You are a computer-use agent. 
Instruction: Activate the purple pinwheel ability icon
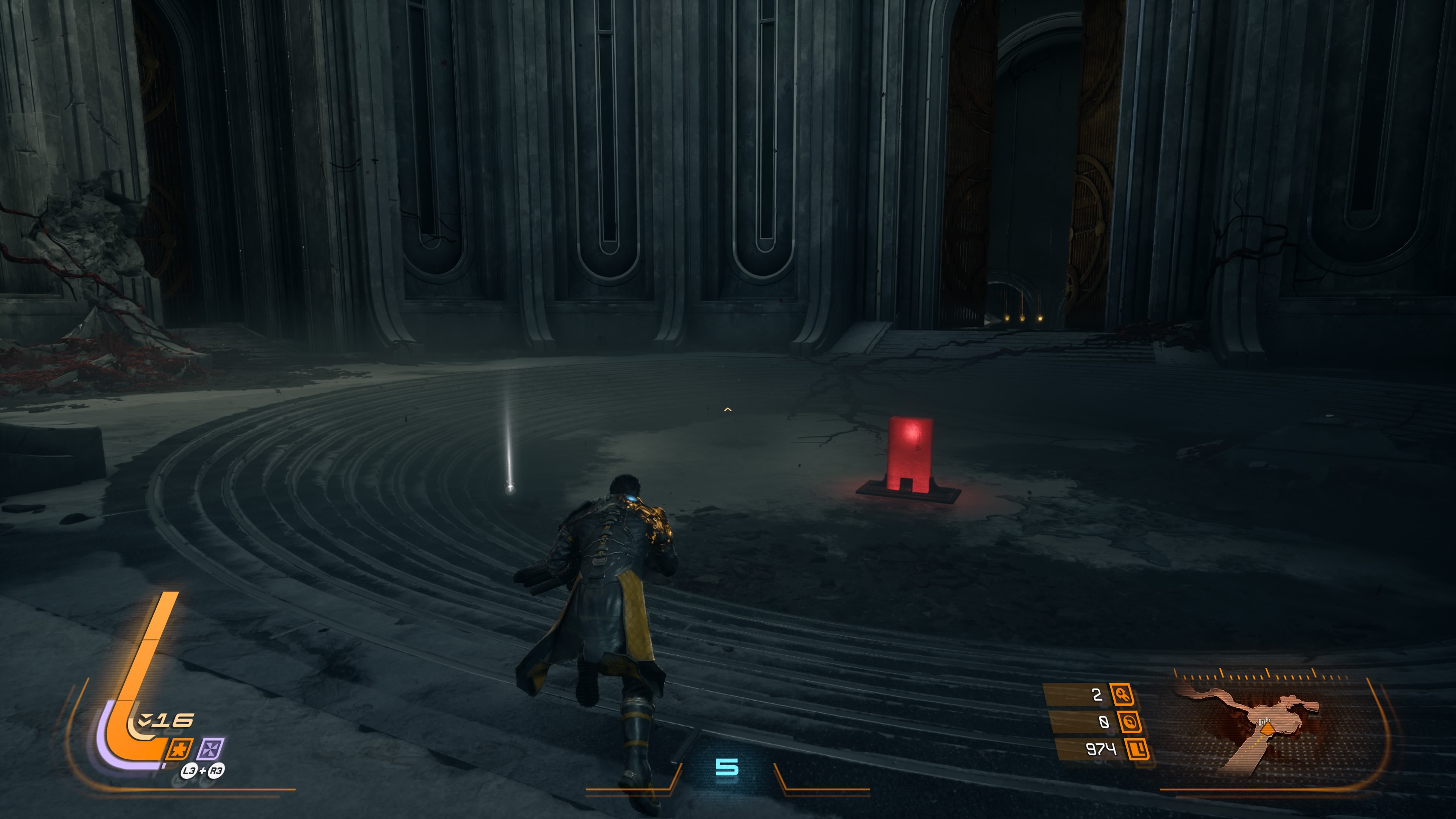[x=210, y=750]
